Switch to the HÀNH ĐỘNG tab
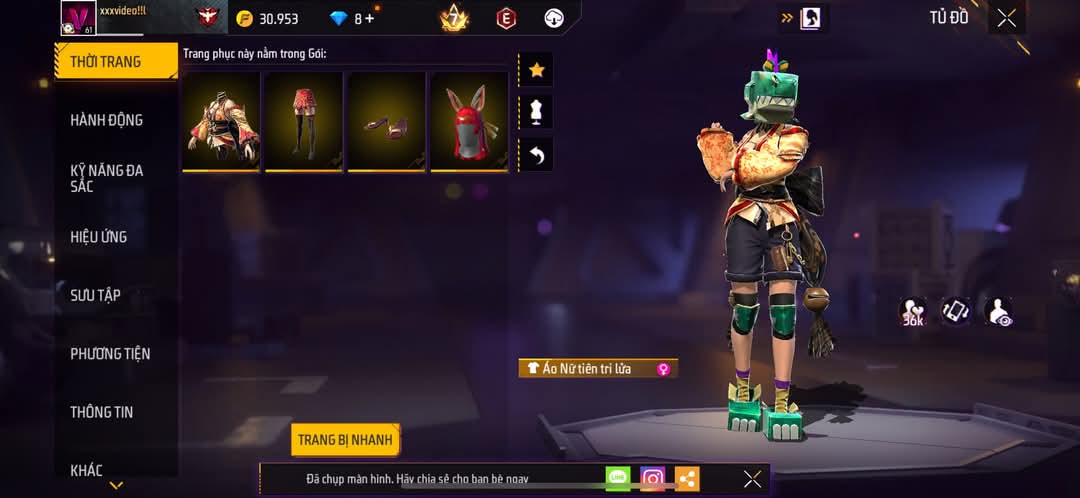Viewport: 1080px width, 498px height. click(107, 120)
